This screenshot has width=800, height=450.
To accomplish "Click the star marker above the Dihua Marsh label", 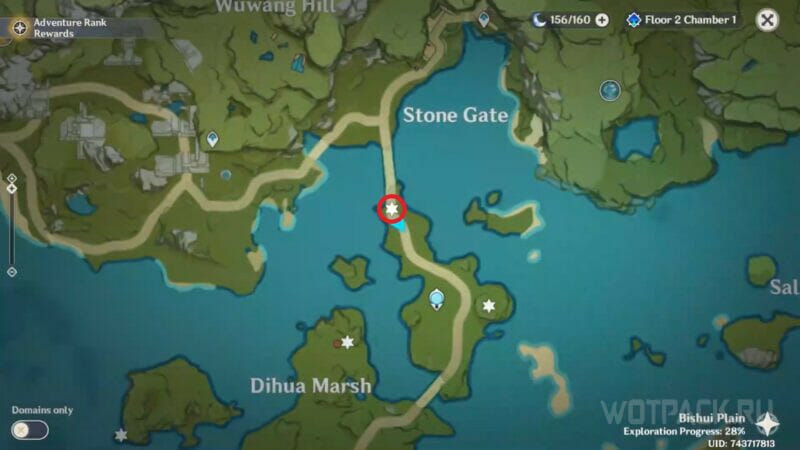I will coord(347,342).
